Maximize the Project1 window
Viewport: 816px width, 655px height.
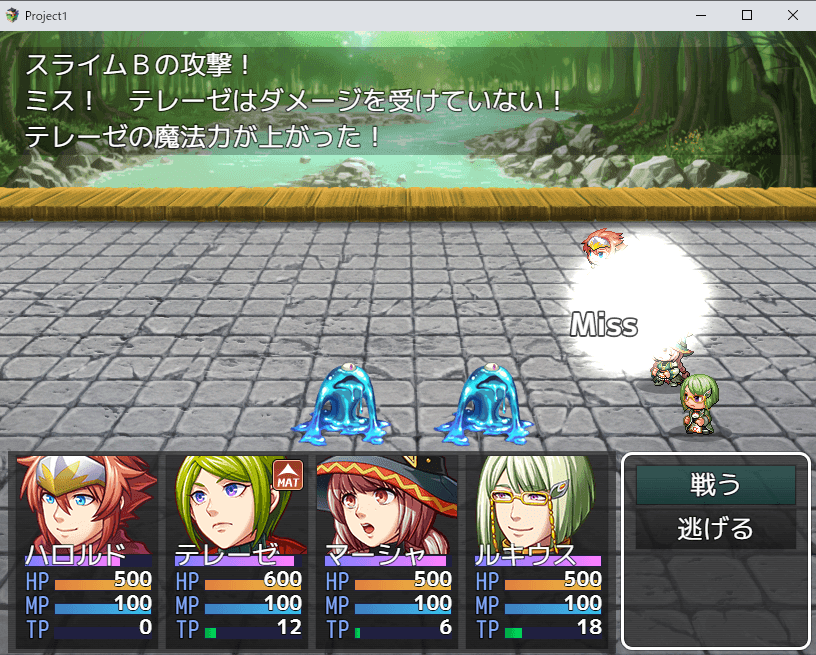pyautogui.click(x=746, y=15)
